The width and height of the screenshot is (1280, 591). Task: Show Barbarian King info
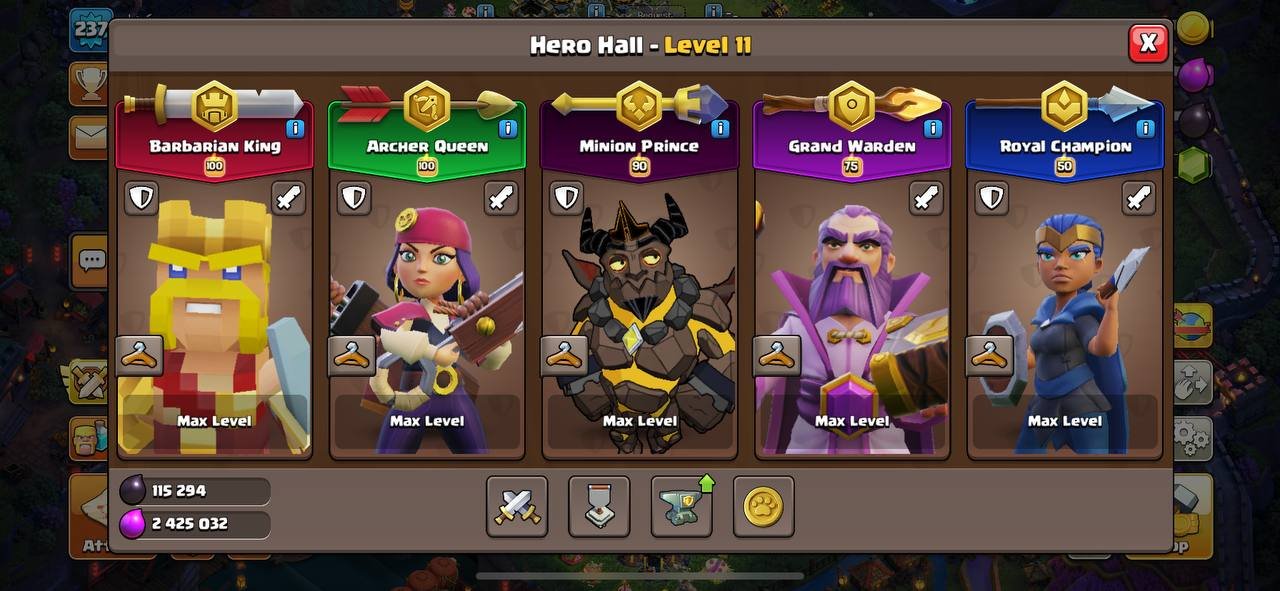point(295,128)
